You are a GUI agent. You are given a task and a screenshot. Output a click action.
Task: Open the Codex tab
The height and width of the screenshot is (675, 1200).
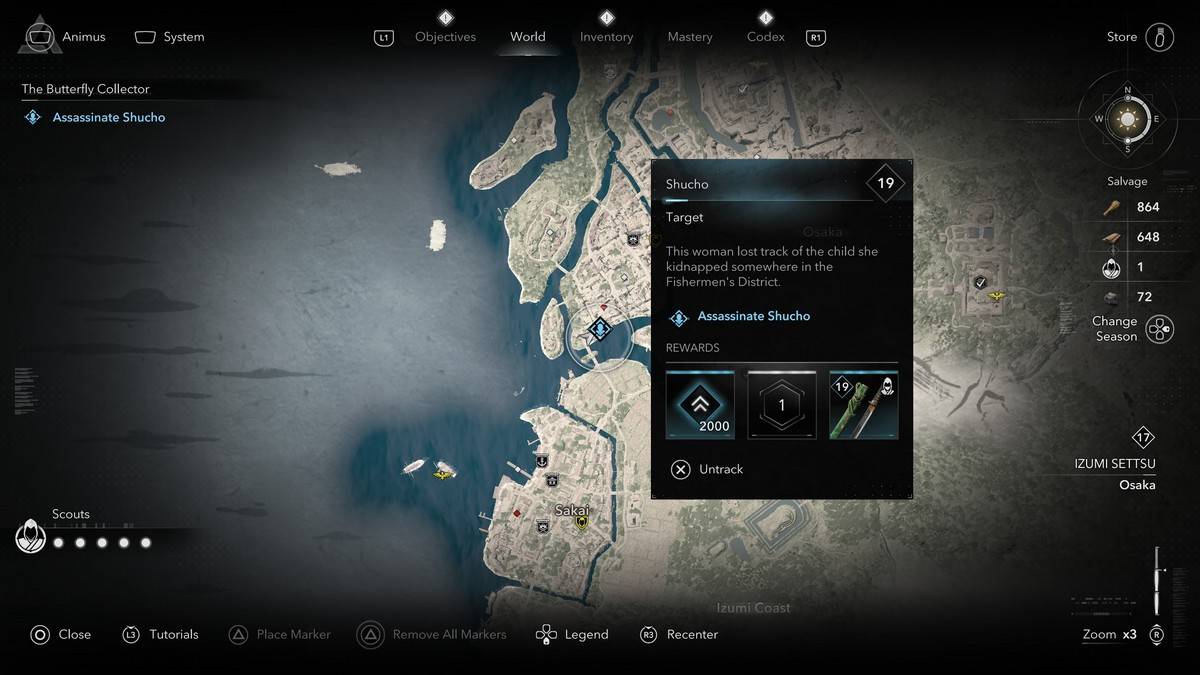[x=765, y=37]
